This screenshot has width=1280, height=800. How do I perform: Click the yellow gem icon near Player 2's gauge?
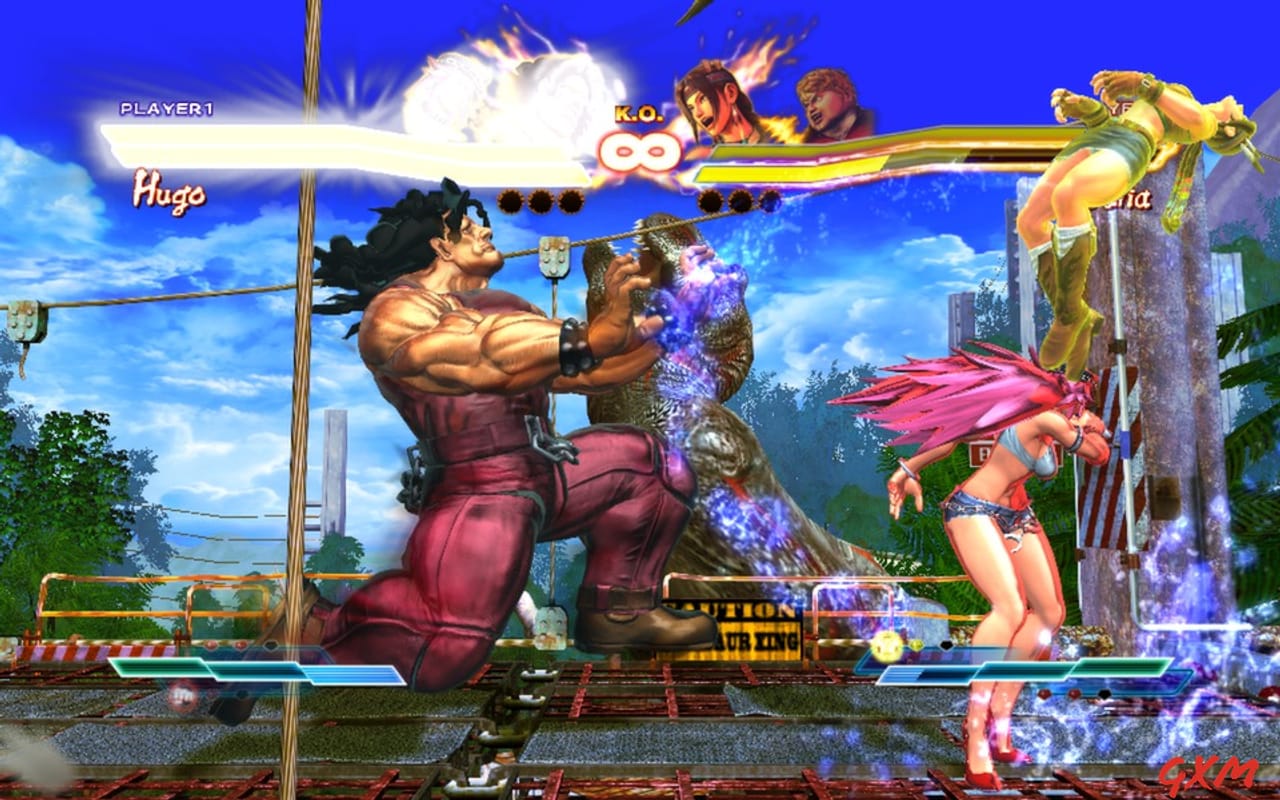pyautogui.click(x=886, y=644)
